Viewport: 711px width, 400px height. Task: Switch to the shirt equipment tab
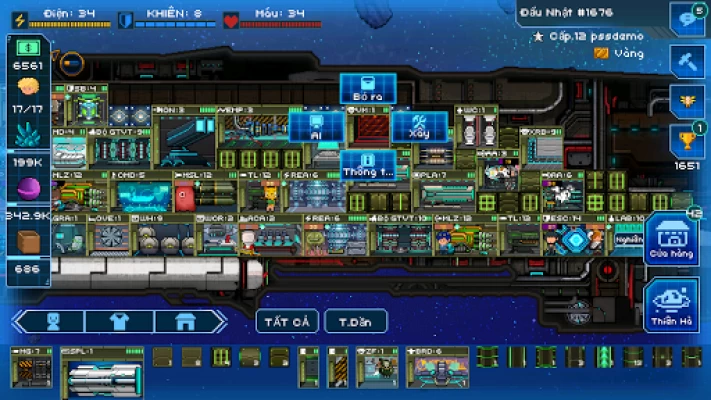click(119, 322)
